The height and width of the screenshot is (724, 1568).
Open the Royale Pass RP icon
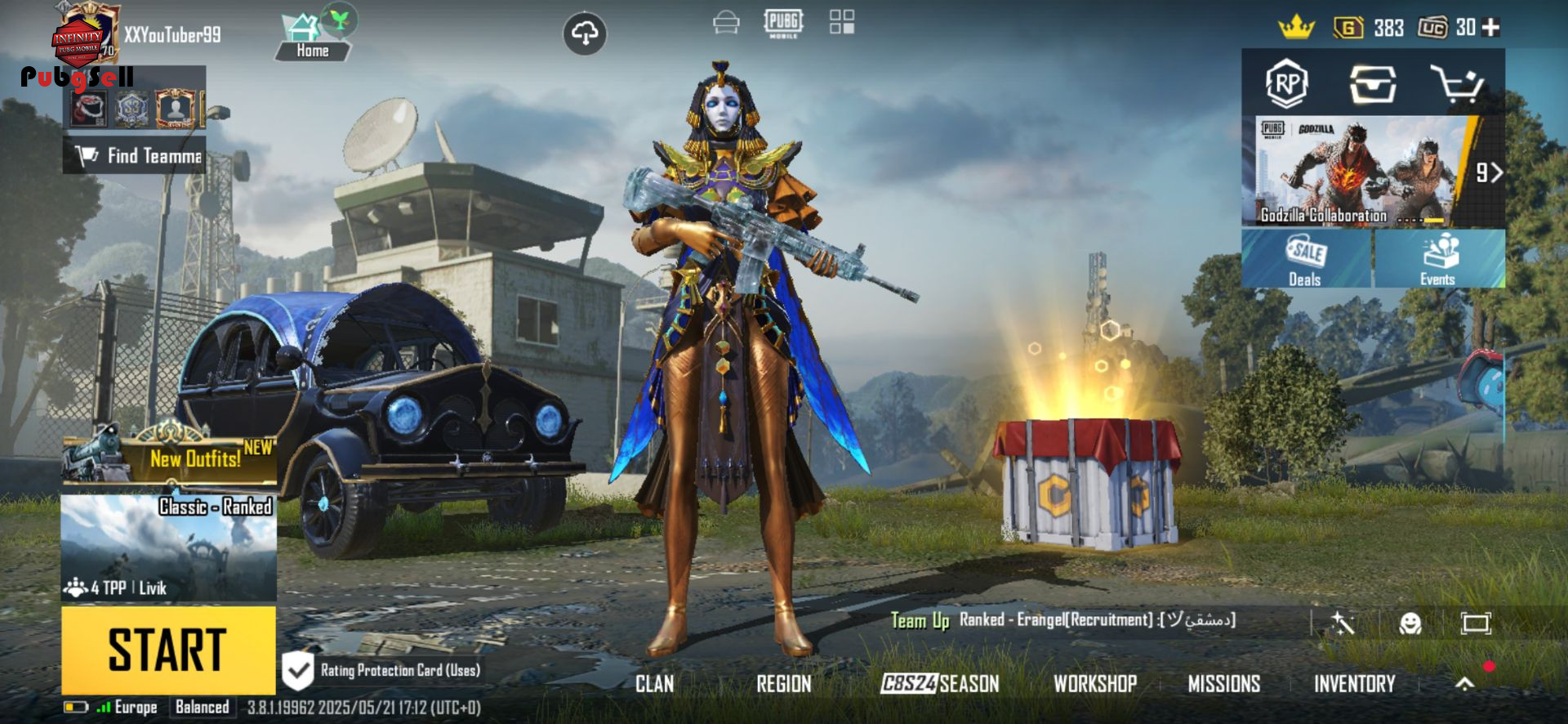[1286, 83]
